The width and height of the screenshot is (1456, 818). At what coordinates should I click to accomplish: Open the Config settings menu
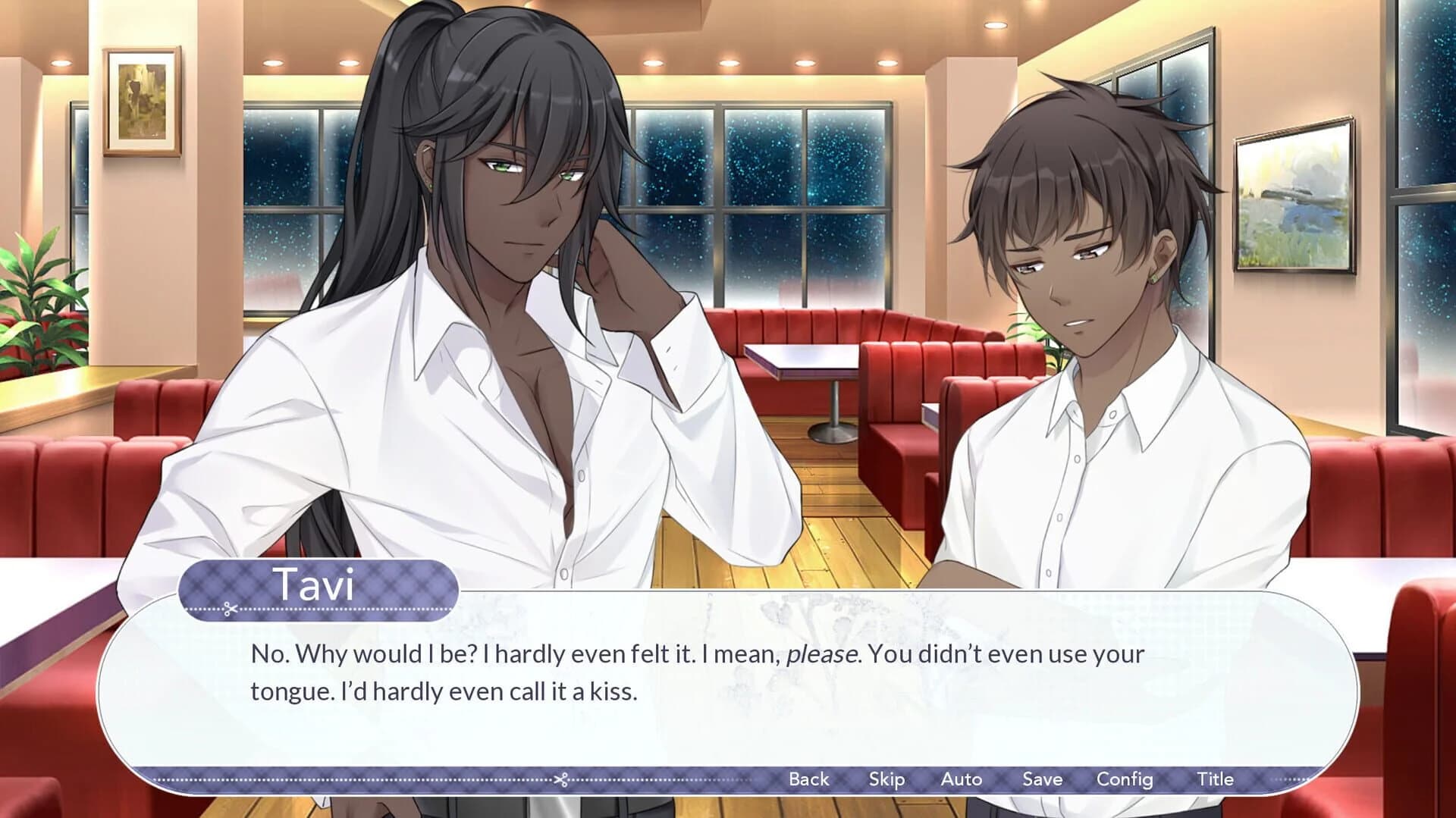coord(1125,779)
